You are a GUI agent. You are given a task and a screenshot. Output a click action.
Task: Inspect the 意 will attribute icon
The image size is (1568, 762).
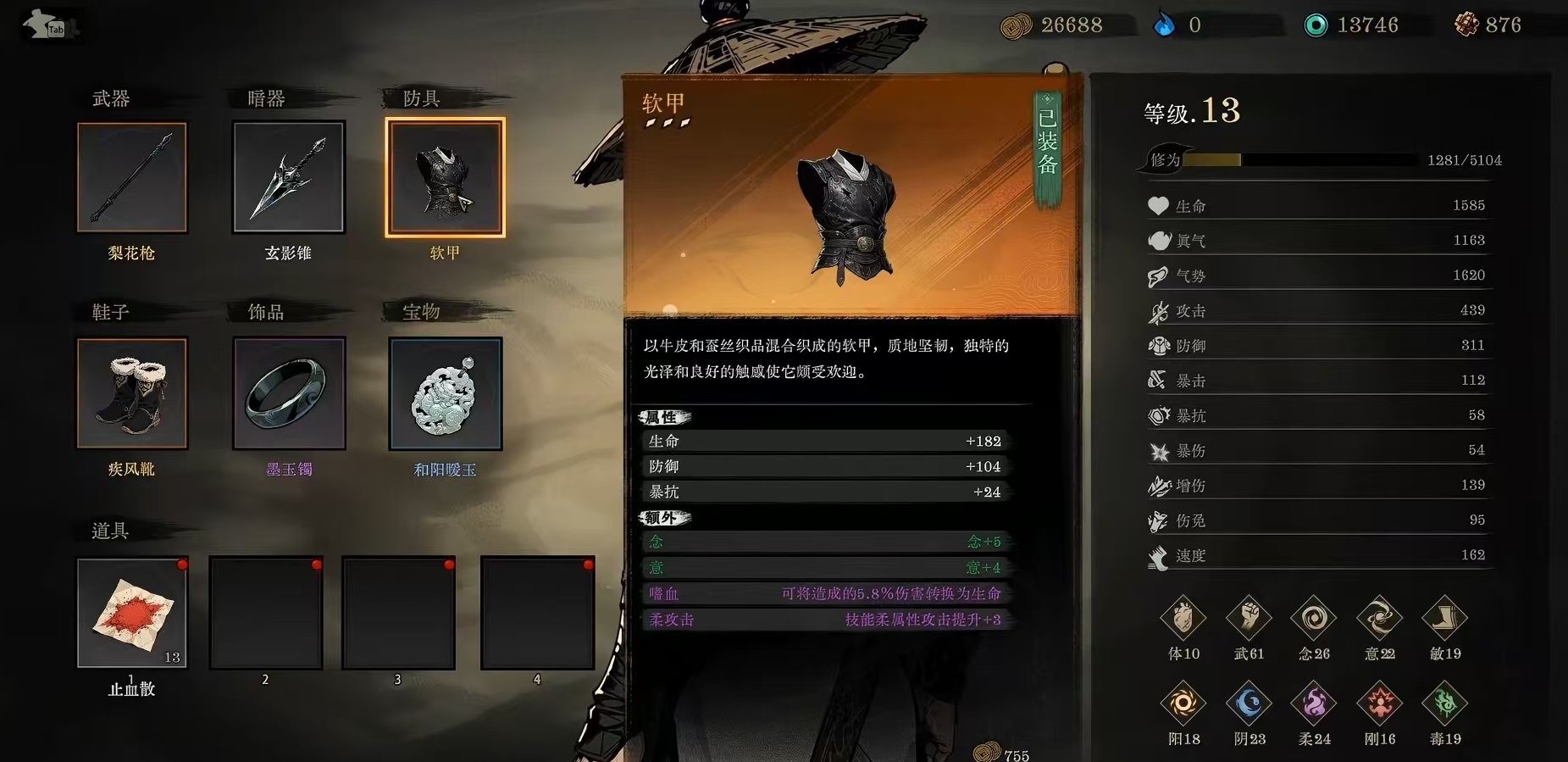coord(1379,619)
